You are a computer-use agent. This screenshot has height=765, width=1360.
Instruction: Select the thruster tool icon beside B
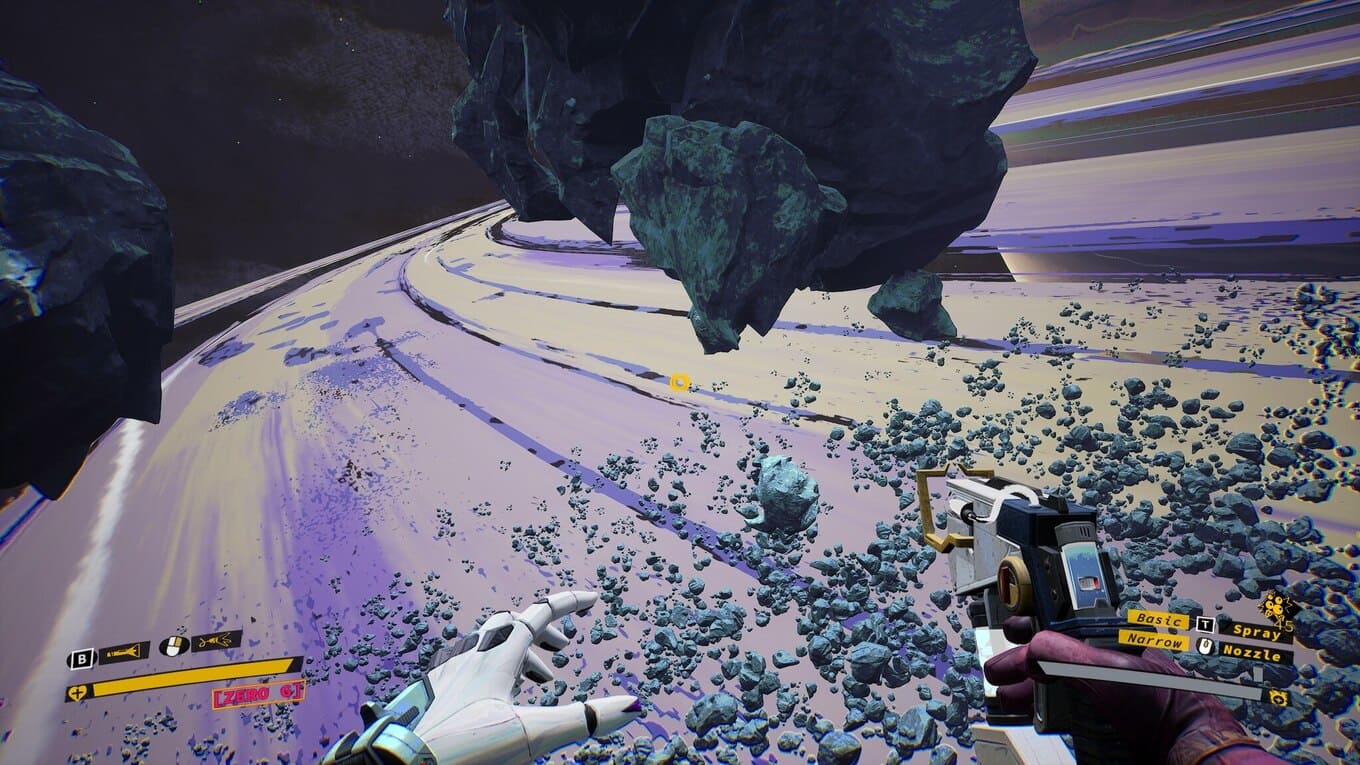(123, 654)
